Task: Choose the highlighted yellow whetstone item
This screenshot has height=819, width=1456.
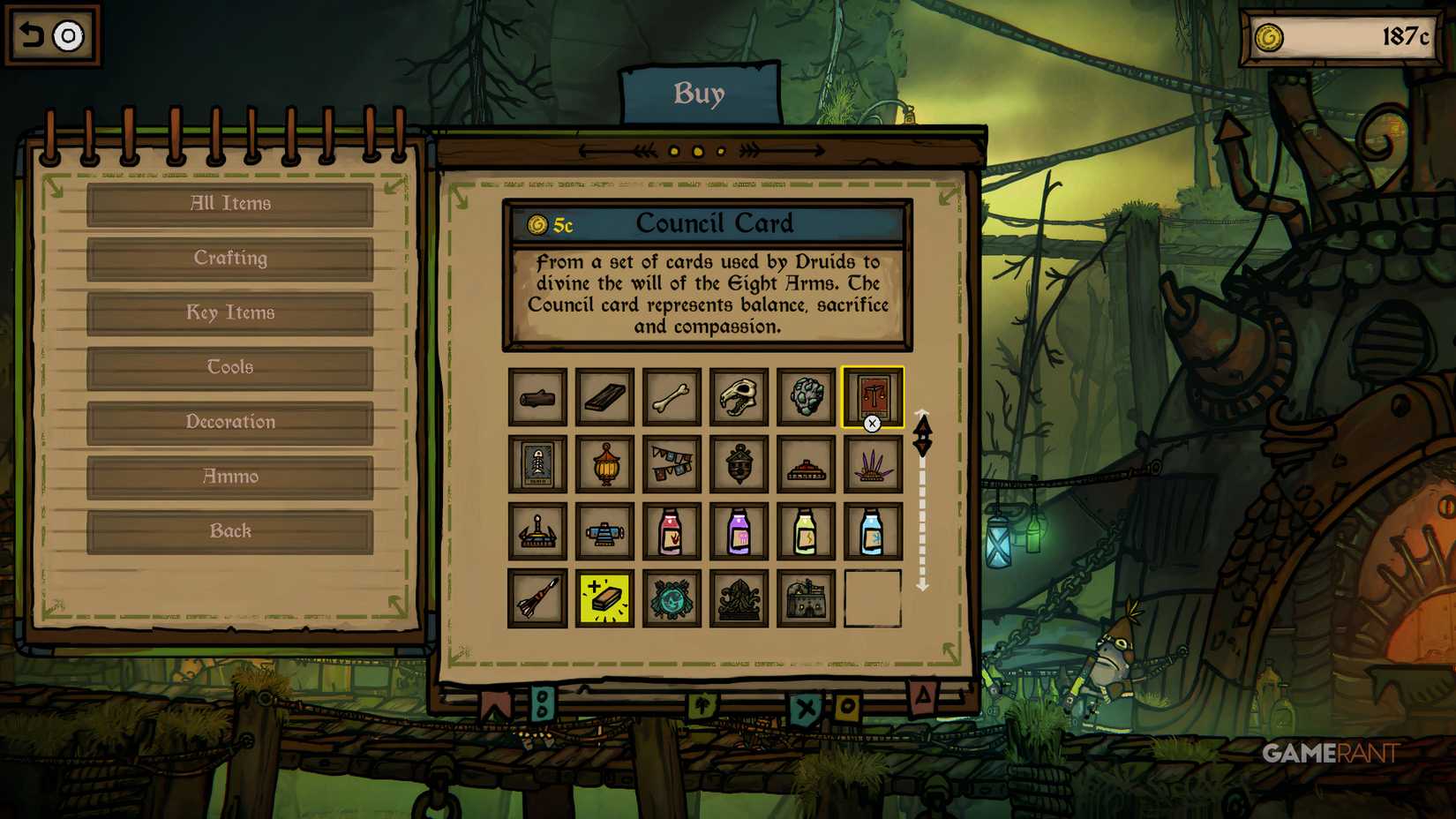Action: pos(604,599)
